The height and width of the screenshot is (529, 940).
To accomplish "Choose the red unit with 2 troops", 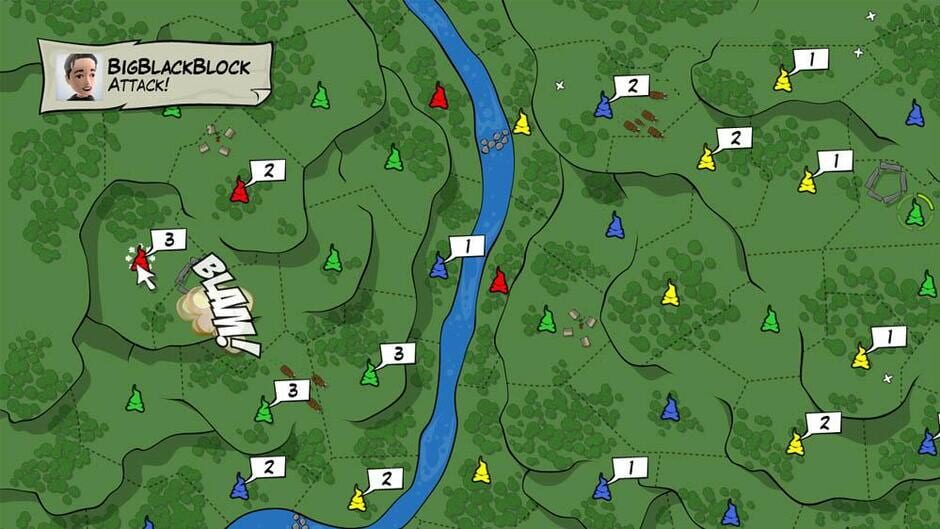I will [x=240, y=189].
